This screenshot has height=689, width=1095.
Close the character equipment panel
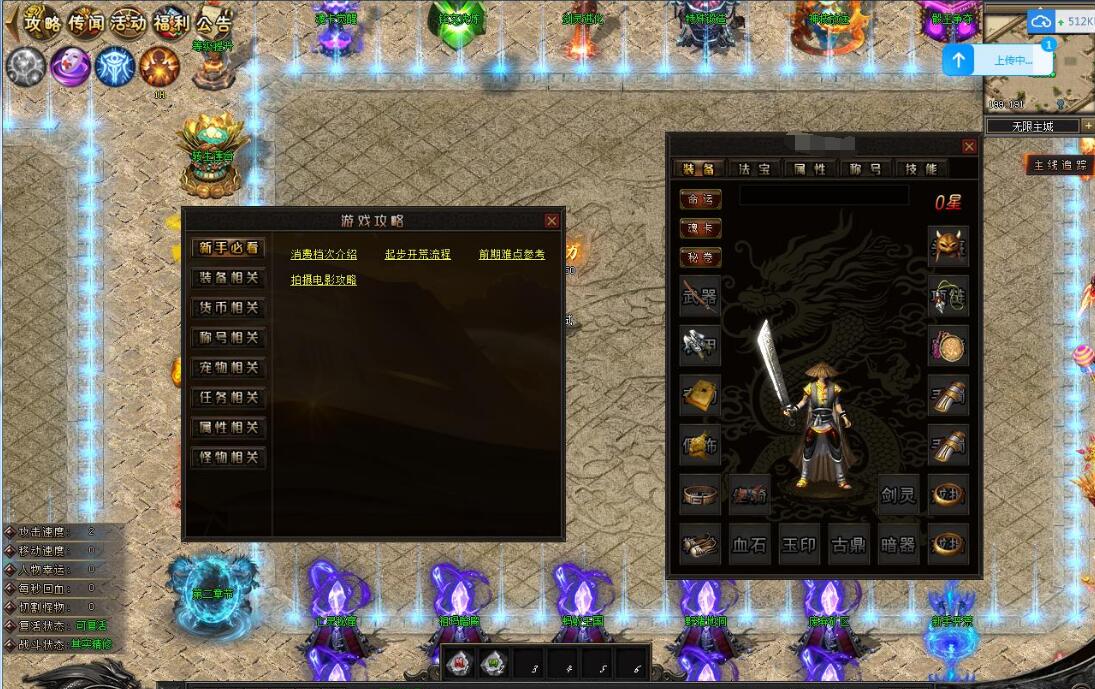point(968,146)
